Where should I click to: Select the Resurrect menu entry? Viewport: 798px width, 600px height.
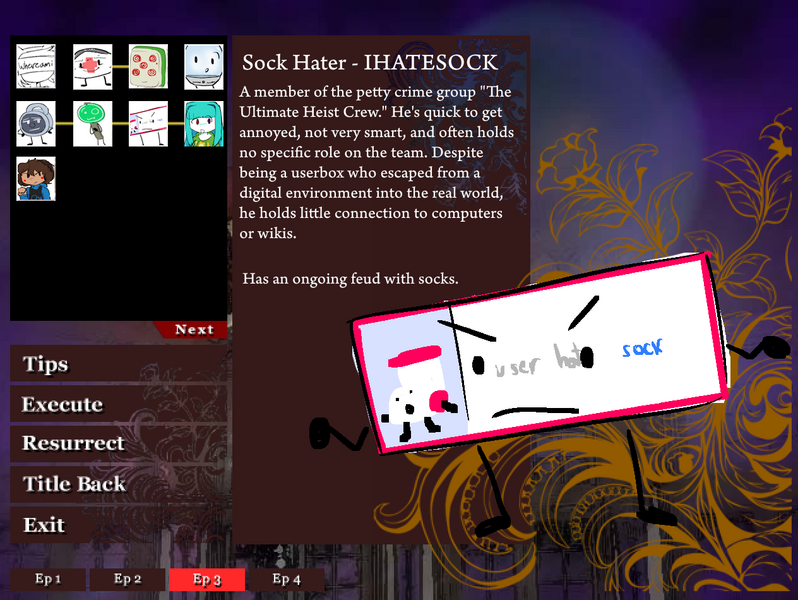click(73, 443)
